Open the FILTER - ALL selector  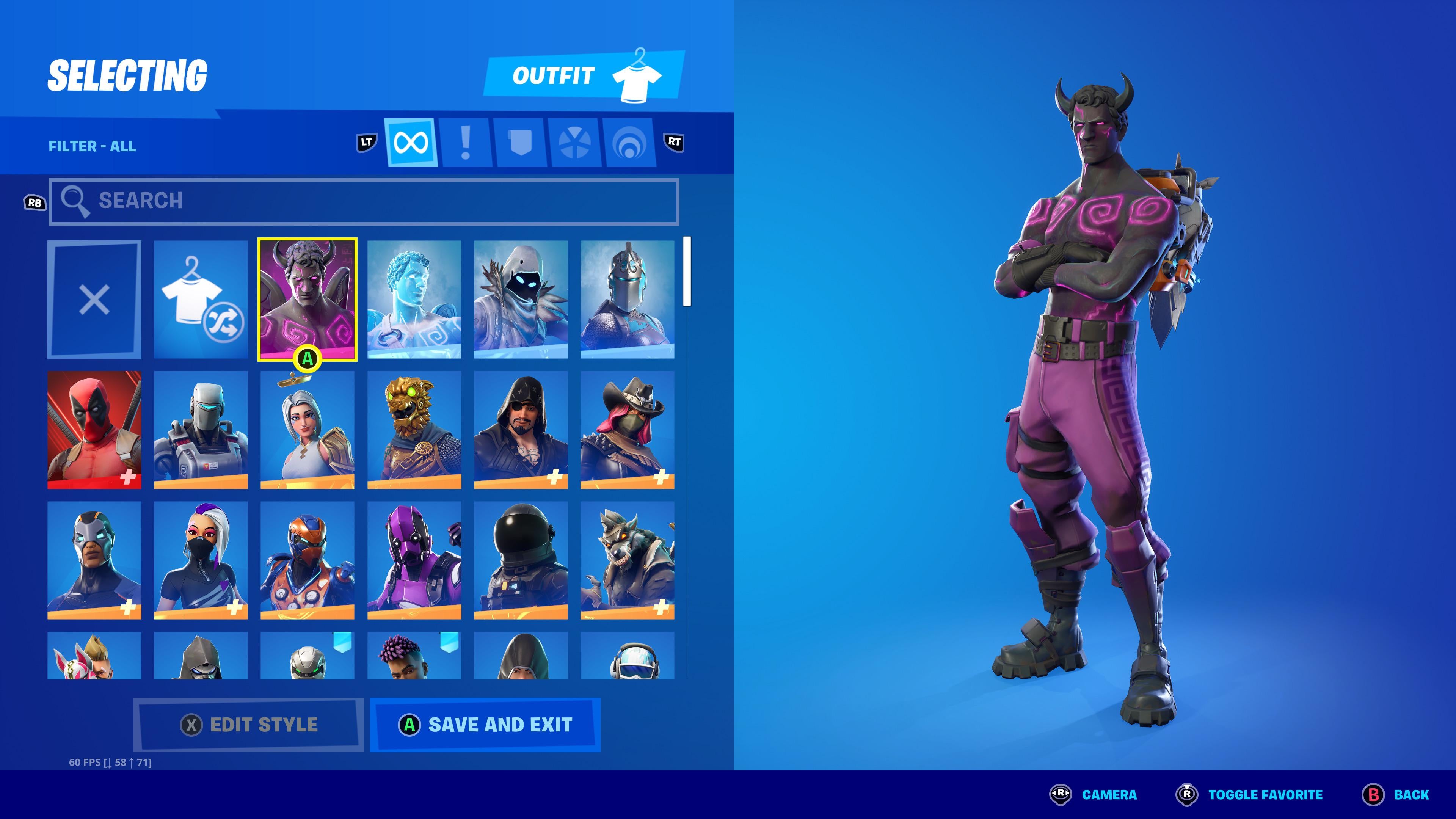click(92, 146)
